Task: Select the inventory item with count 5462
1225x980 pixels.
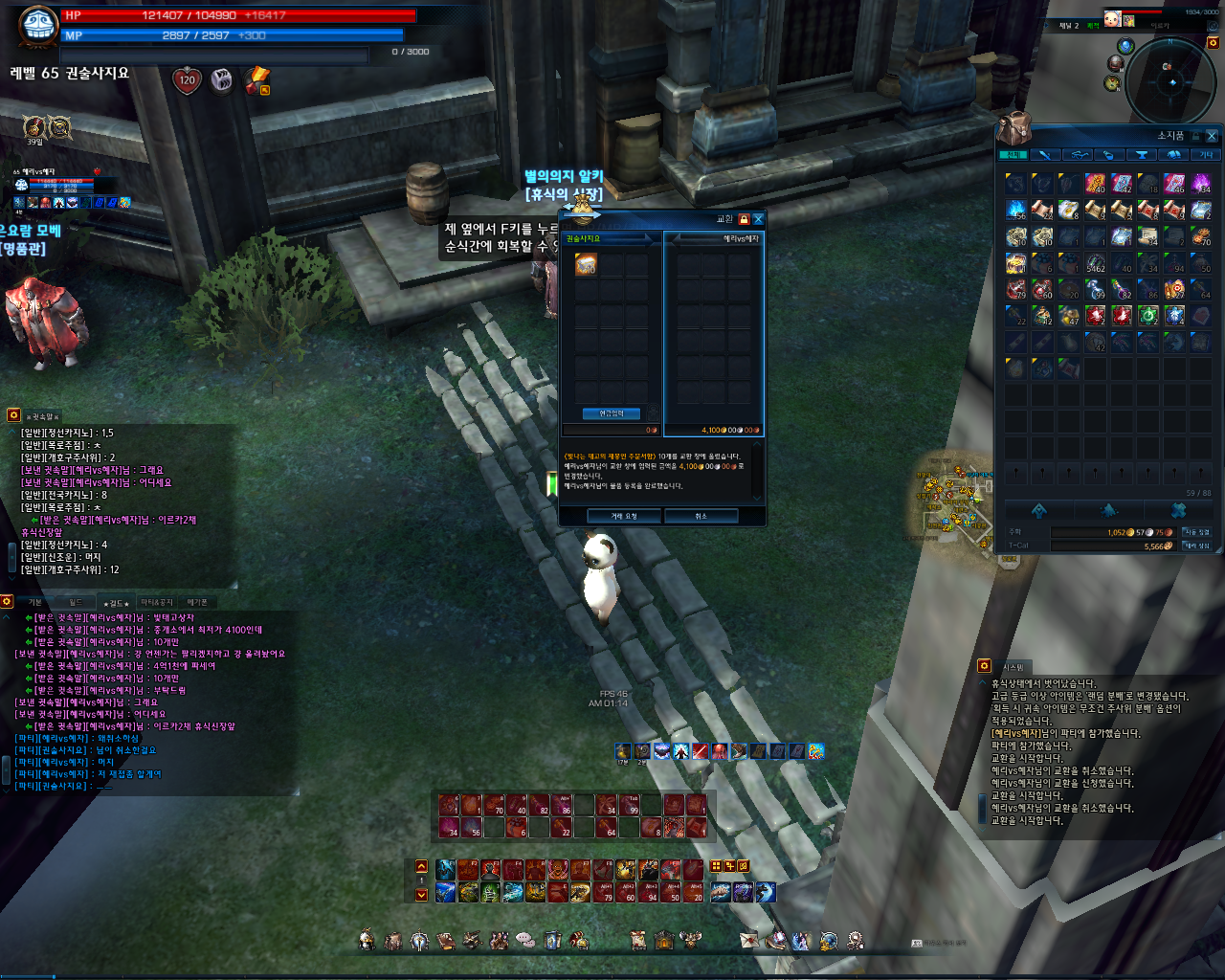Action: pyautogui.click(x=1095, y=262)
